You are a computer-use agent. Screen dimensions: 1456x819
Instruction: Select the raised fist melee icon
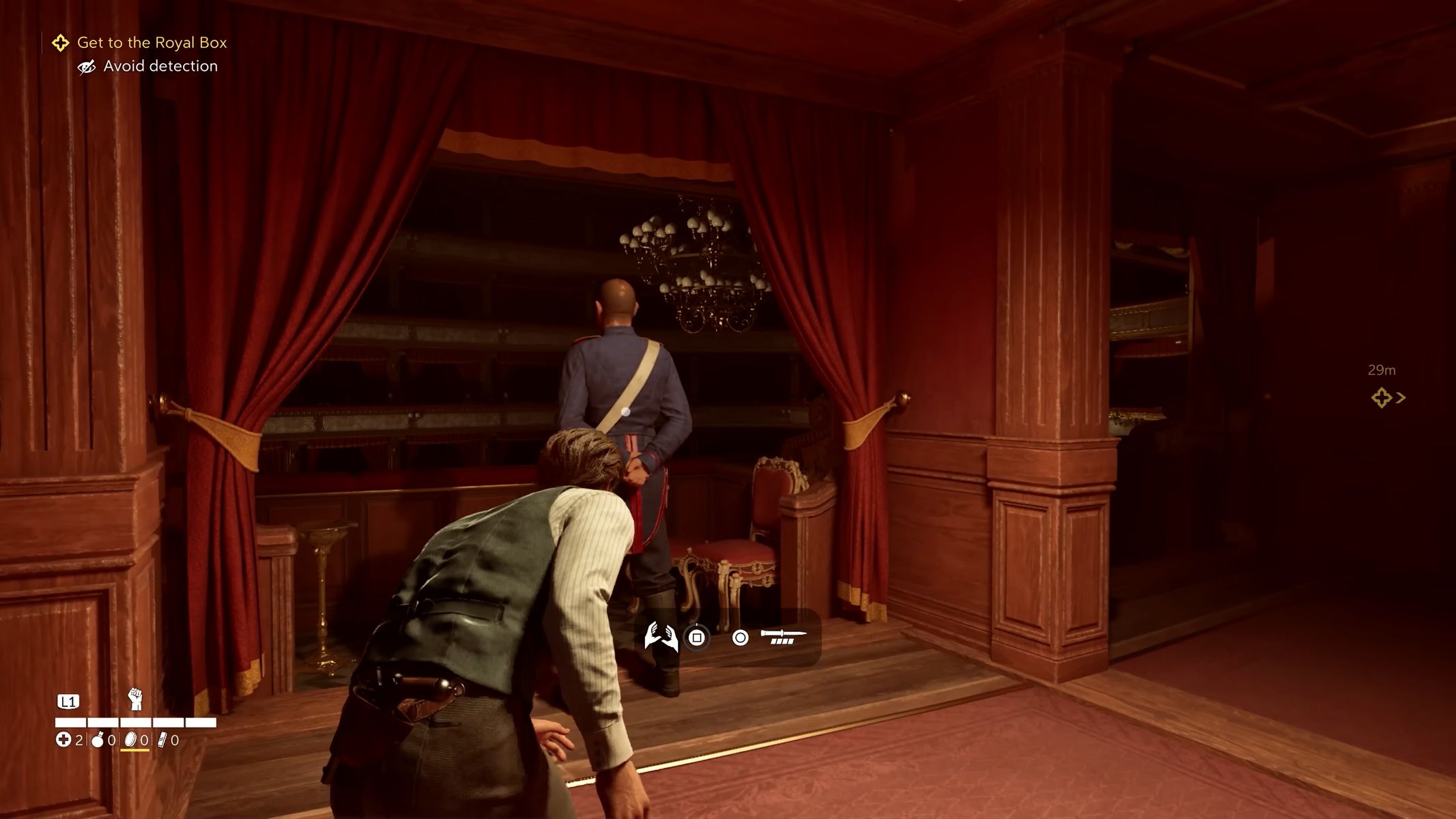click(135, 698)
